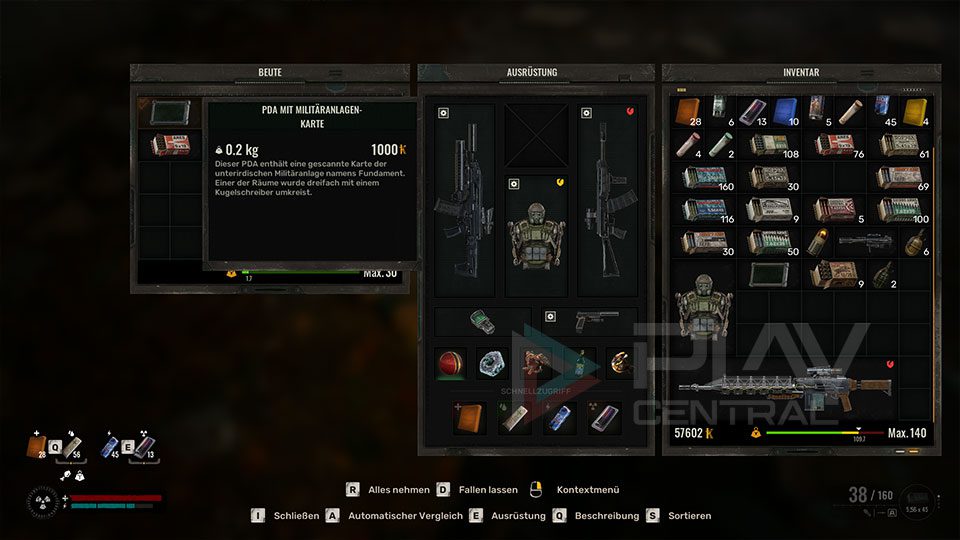Select the yellow item stack of 4
This screenshot has height=540, width=960.
[x=916, y=111]
